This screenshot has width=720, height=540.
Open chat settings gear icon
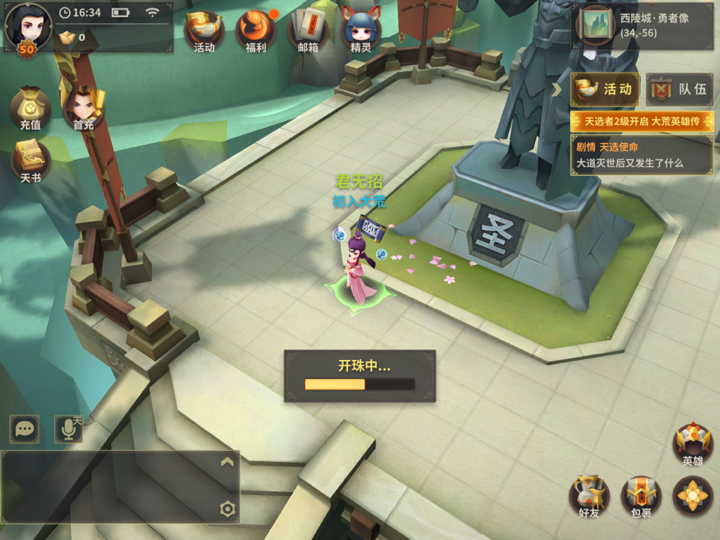coord(227,509)
